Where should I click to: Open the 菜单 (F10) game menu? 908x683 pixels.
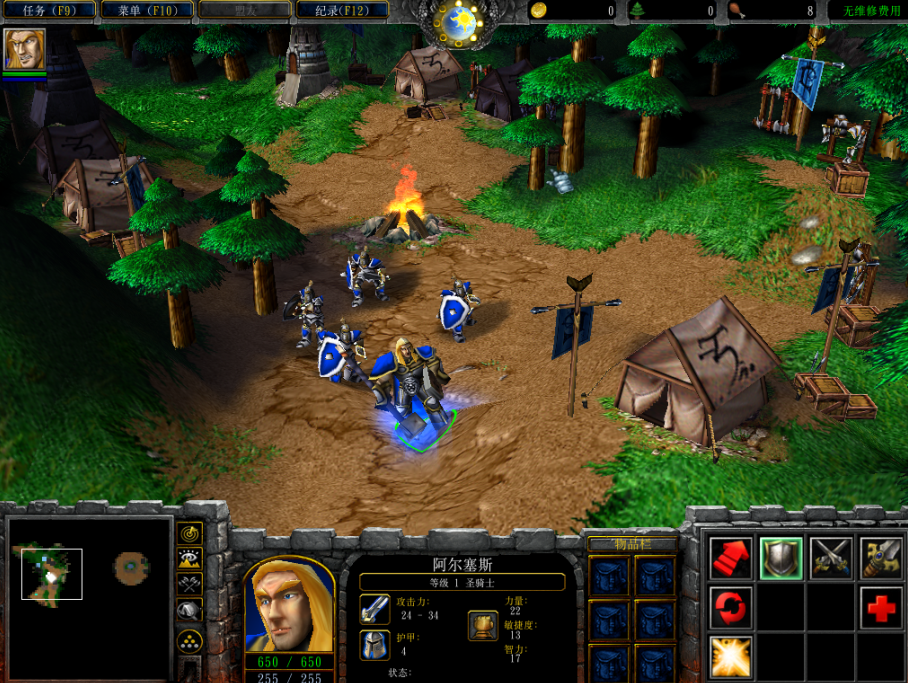(147, 11)
